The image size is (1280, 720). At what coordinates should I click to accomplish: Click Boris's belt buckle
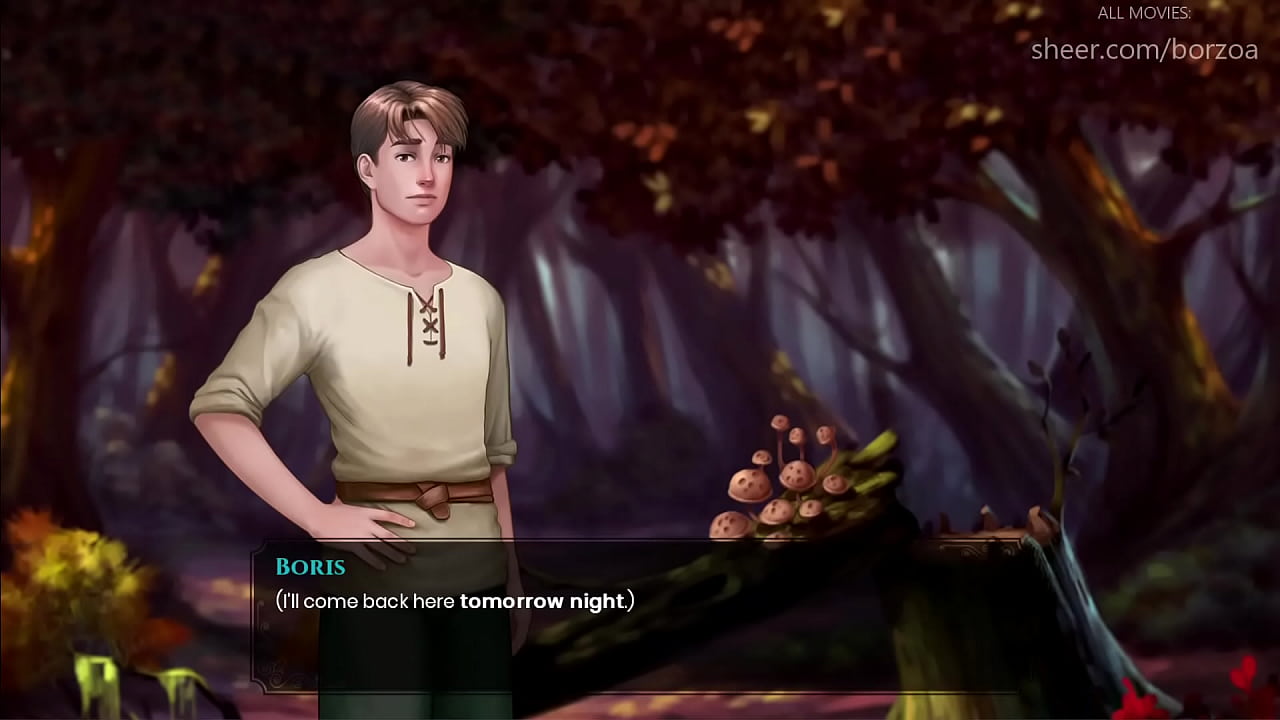click(430, 497)
